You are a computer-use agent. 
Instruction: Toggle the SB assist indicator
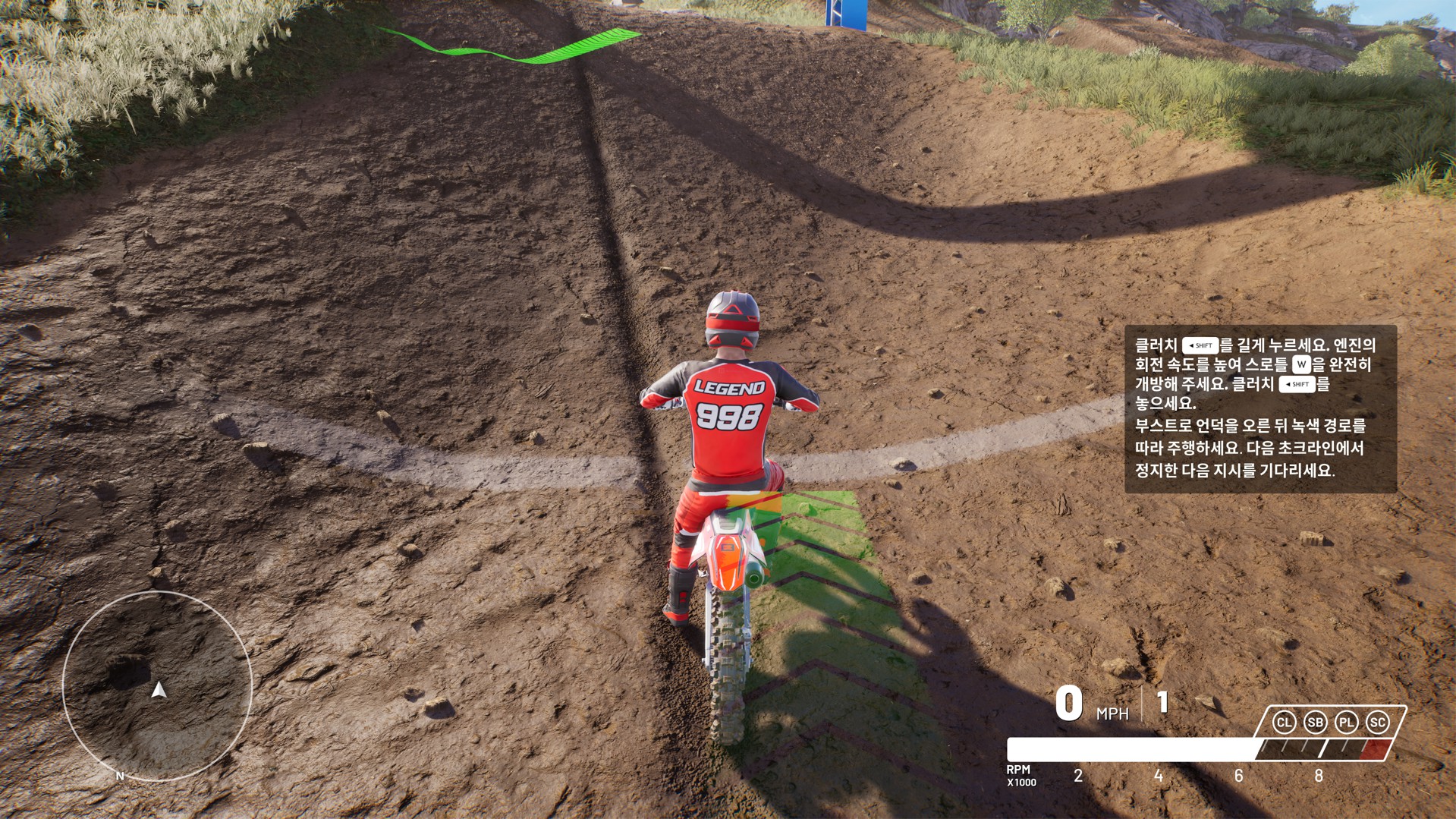coord(1316,723)
